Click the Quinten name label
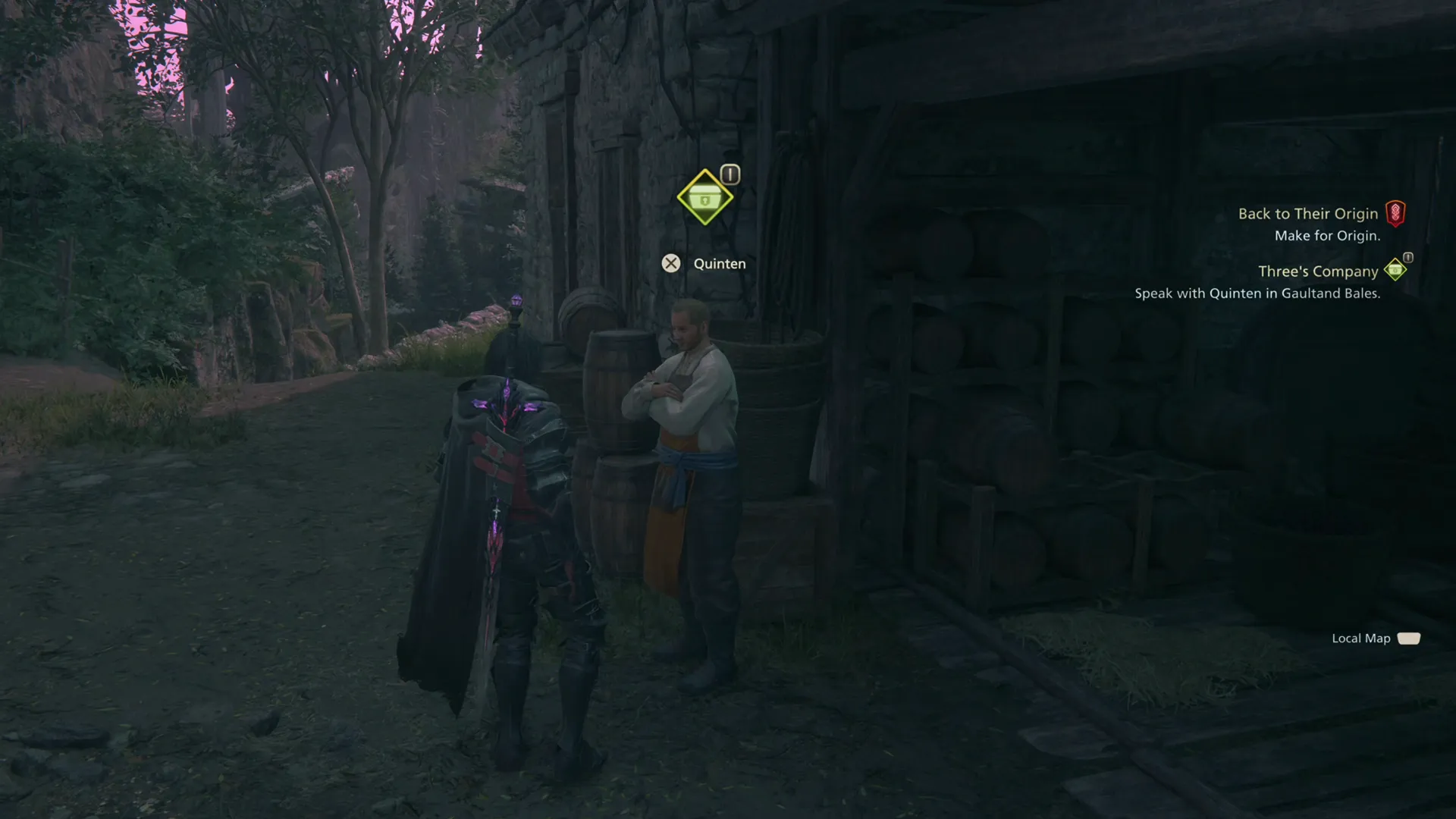 coord(720,263)
